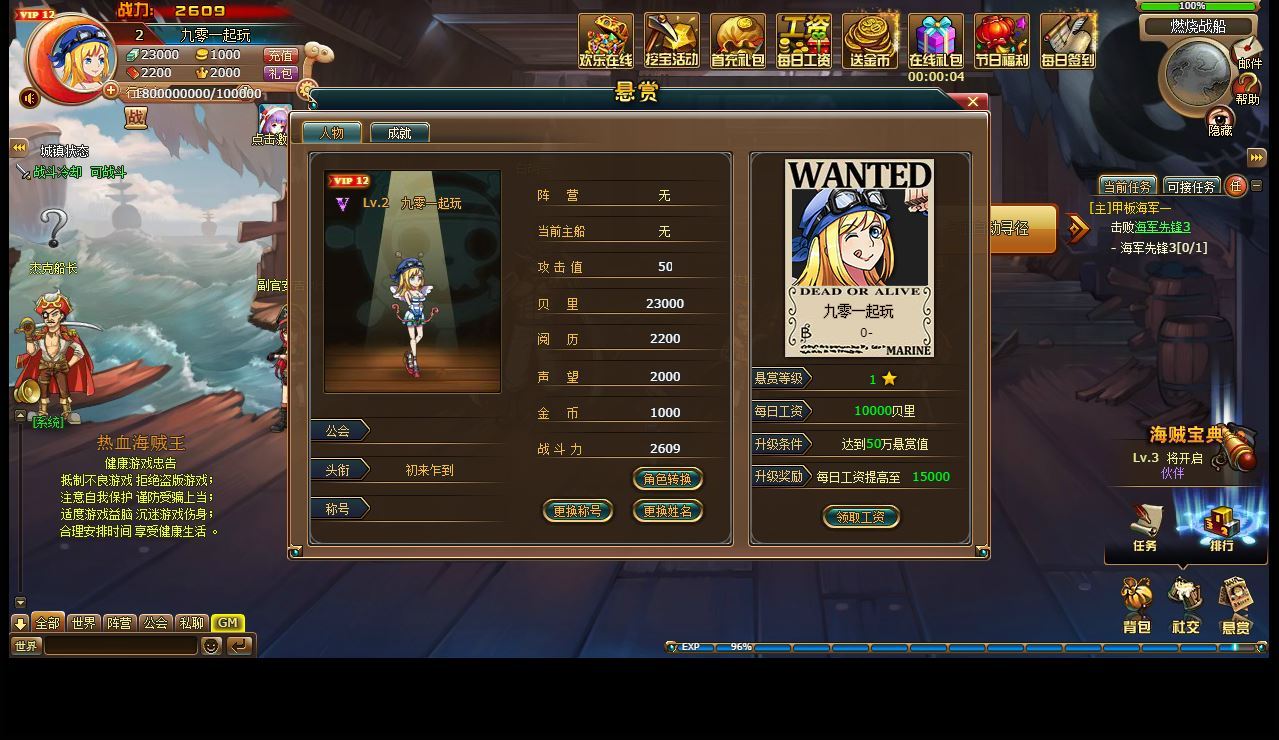Switch to the 成就 achievements tab

pos(399,133)
